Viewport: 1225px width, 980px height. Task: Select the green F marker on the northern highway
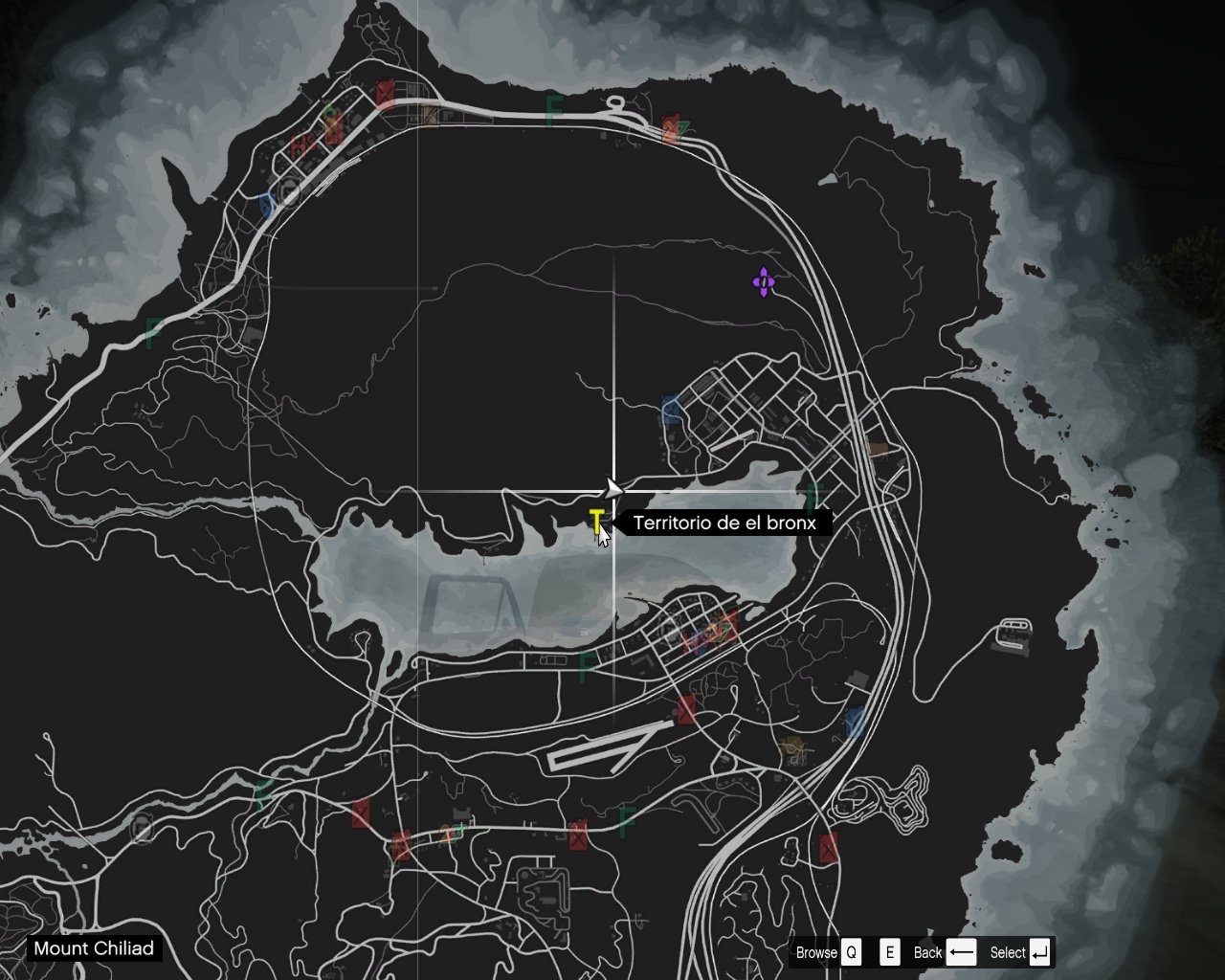[554, 109]
